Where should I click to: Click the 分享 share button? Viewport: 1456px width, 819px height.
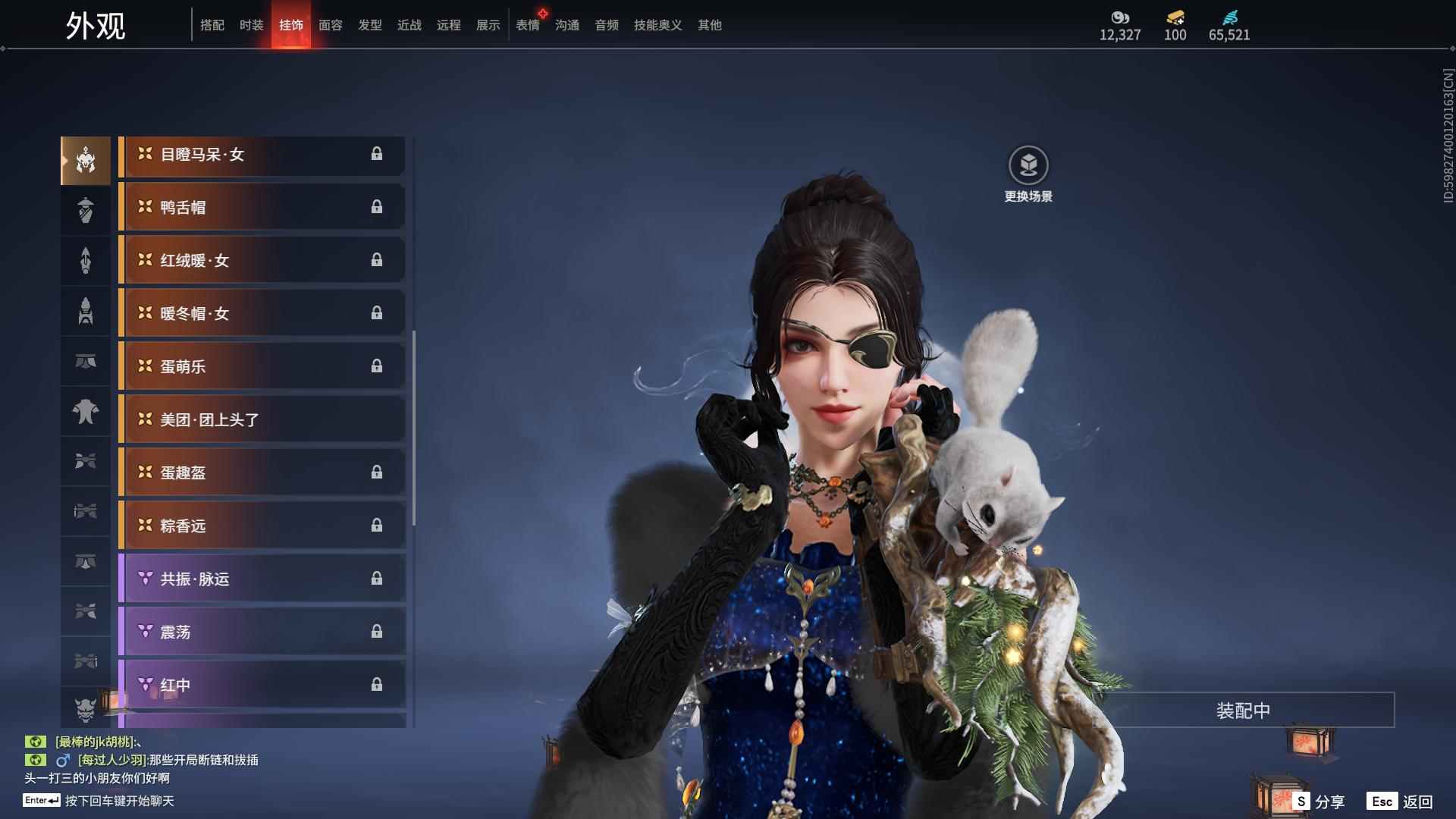1319,802
